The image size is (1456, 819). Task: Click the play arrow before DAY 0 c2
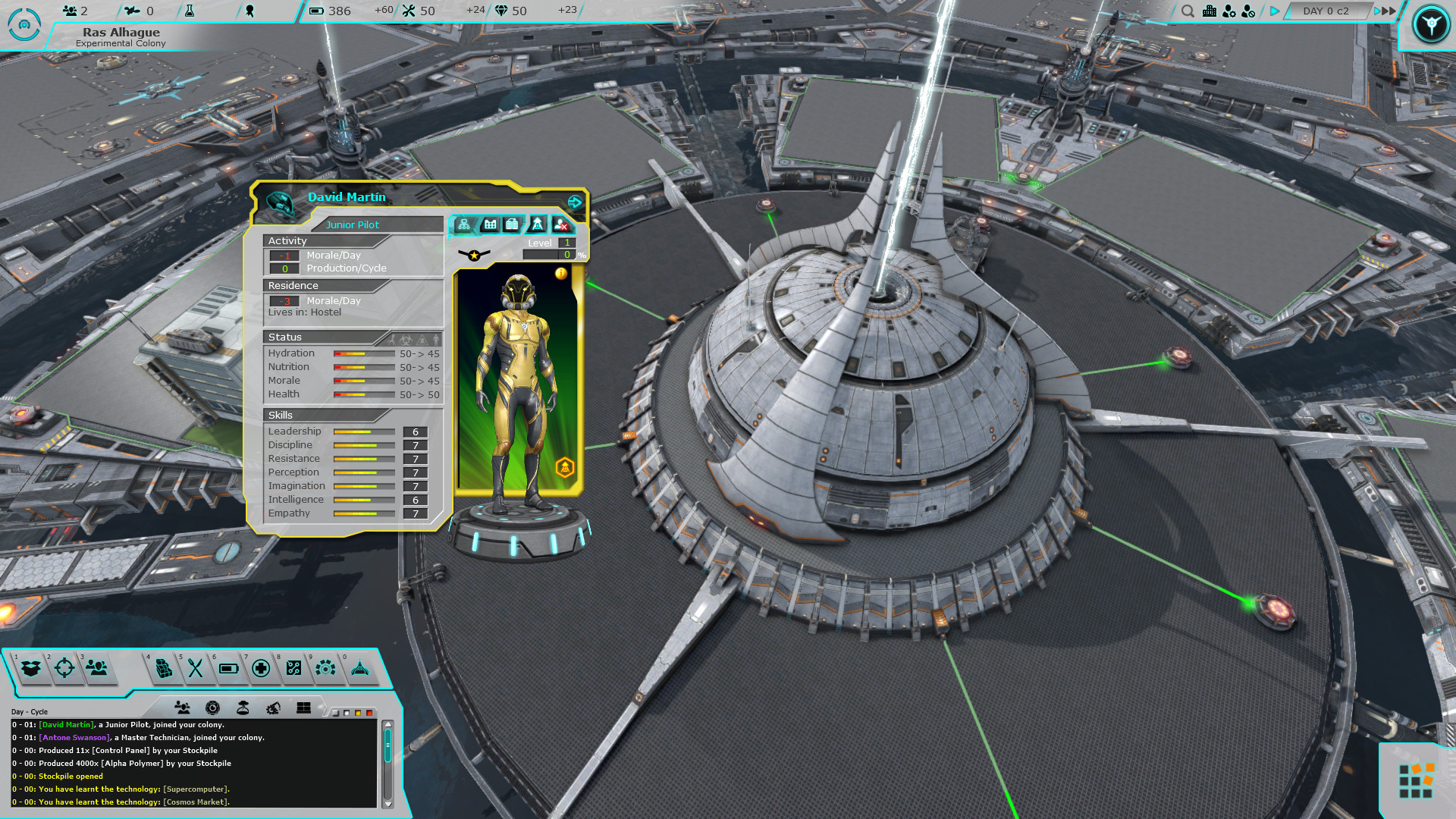(1274, 11)
